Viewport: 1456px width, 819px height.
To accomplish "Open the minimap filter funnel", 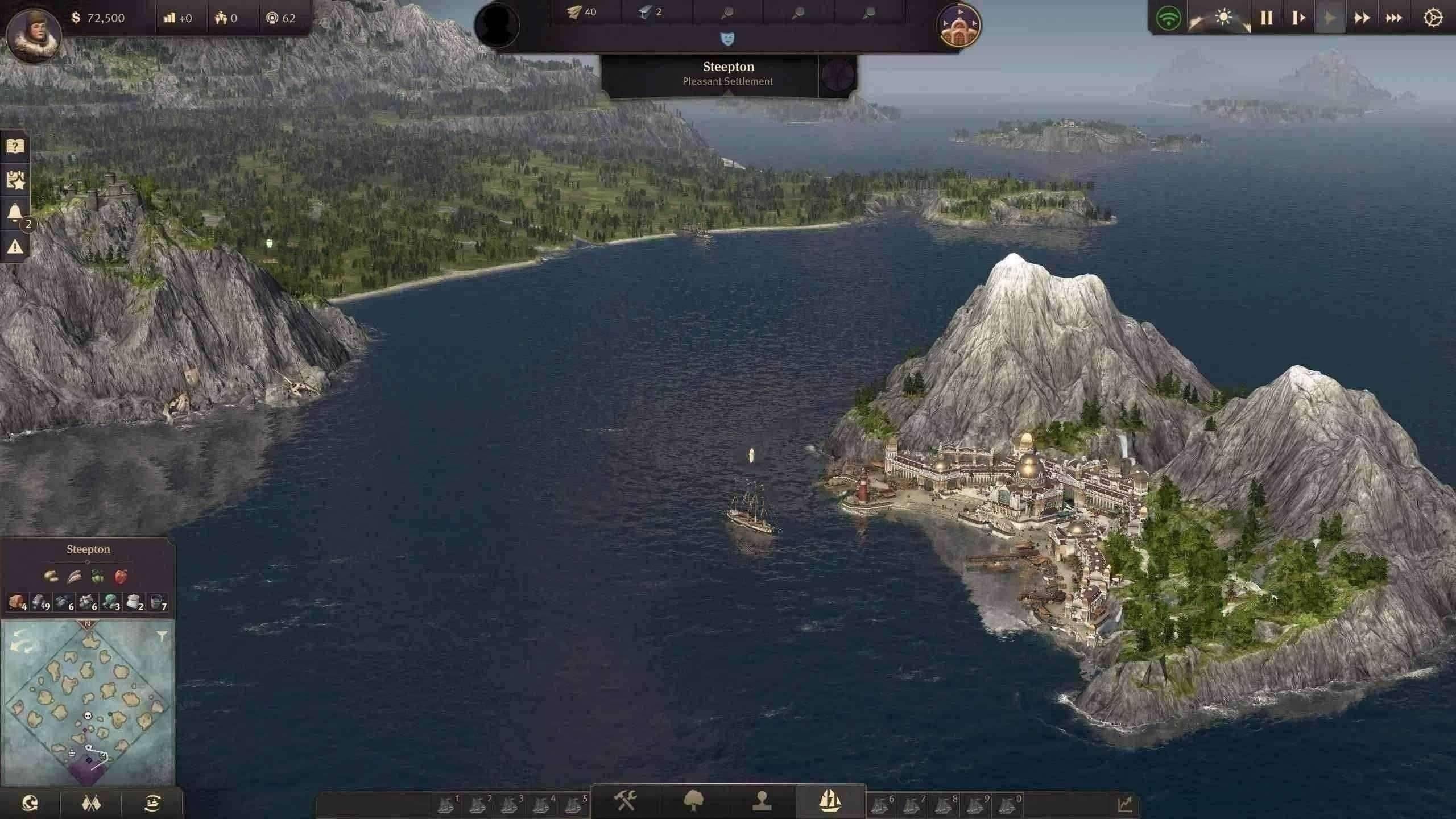I will click(x=162, y=636).
